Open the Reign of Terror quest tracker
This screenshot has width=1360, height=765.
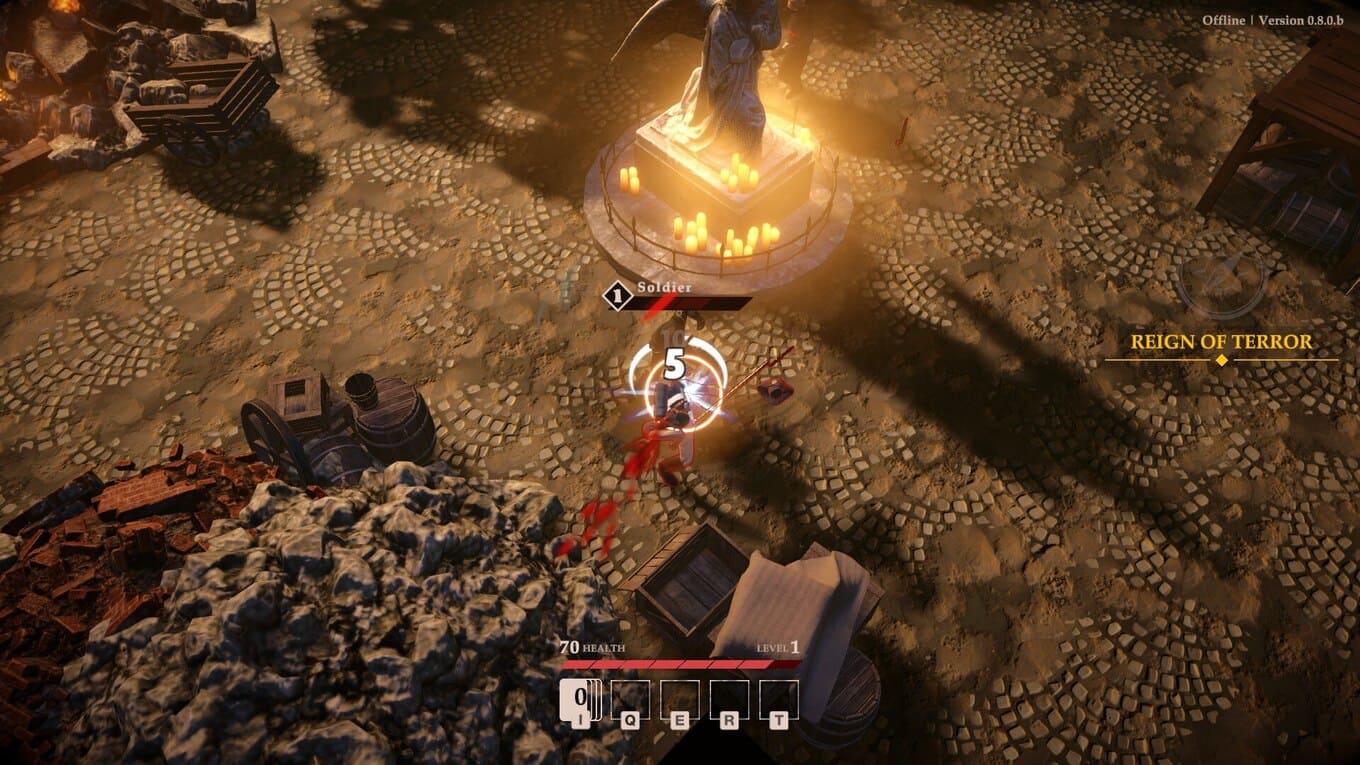[x=1220, y=342]
